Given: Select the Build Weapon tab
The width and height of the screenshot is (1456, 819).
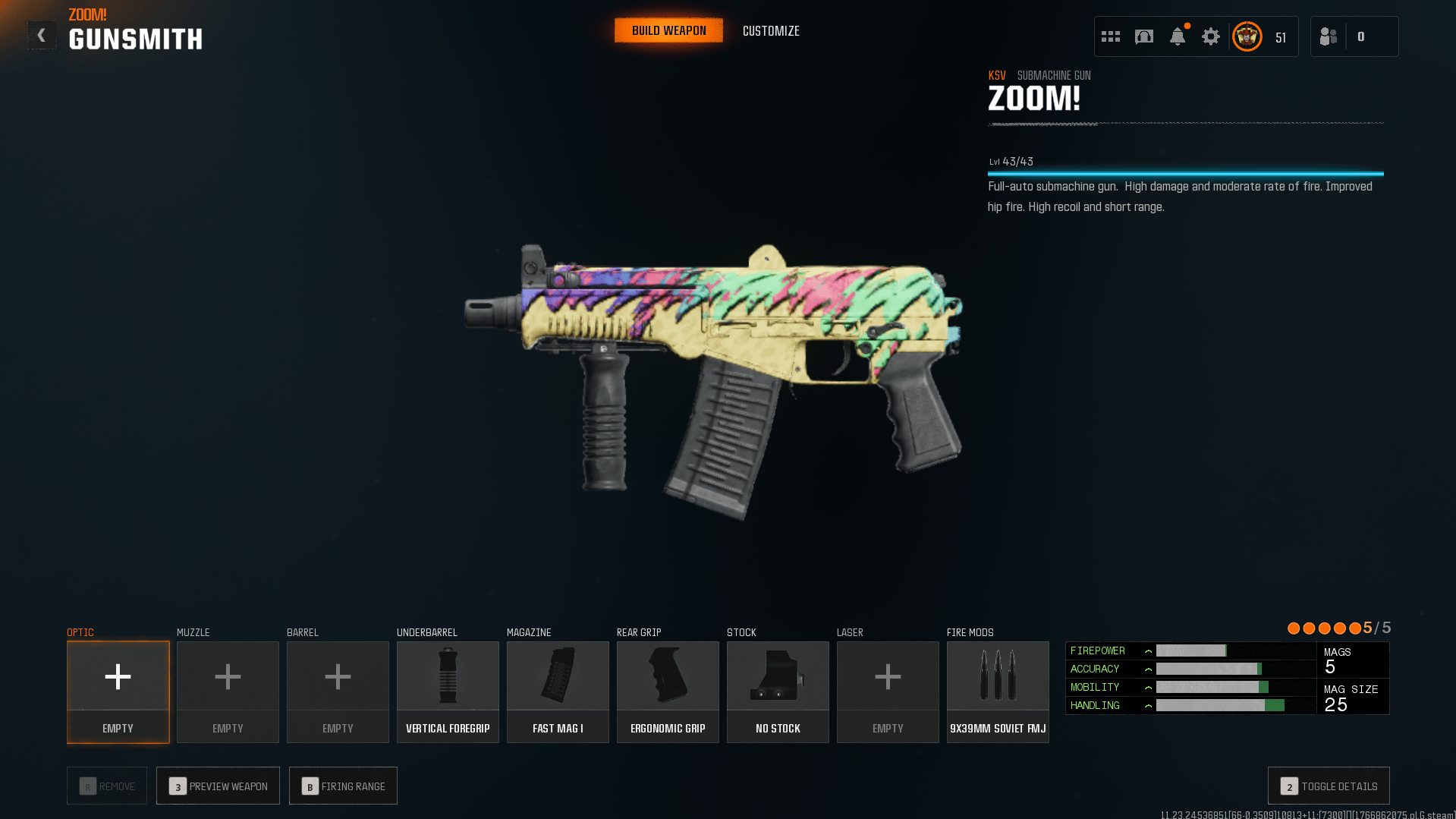Looking at the screenshot, I should (668, 31).
